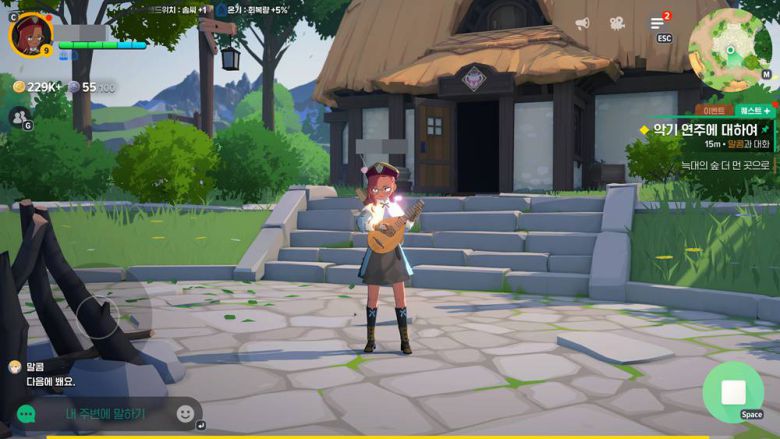Switch to the 이벤트 tab
Screen dimensions: 780x439
coord(714,111)
